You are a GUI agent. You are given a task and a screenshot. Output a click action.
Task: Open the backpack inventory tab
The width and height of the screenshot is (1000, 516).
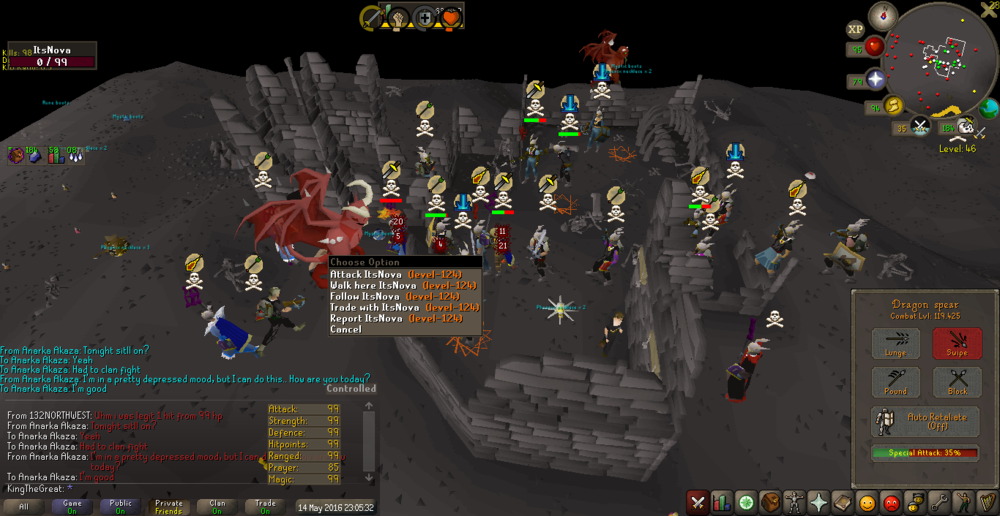(x=769, y=502)
